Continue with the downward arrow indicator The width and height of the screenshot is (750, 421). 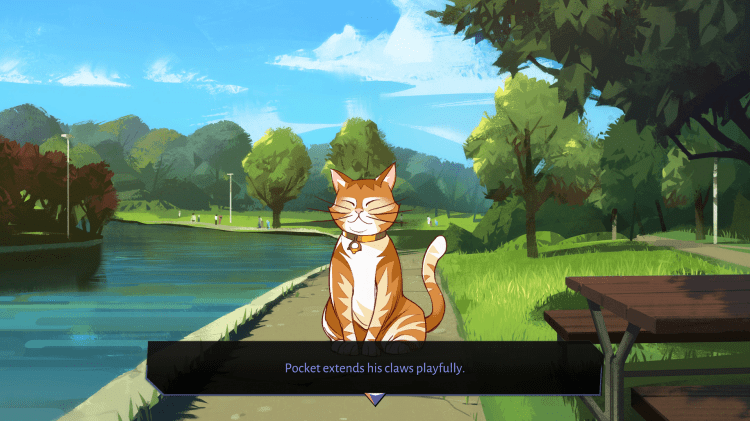click(x=375, y=399)
